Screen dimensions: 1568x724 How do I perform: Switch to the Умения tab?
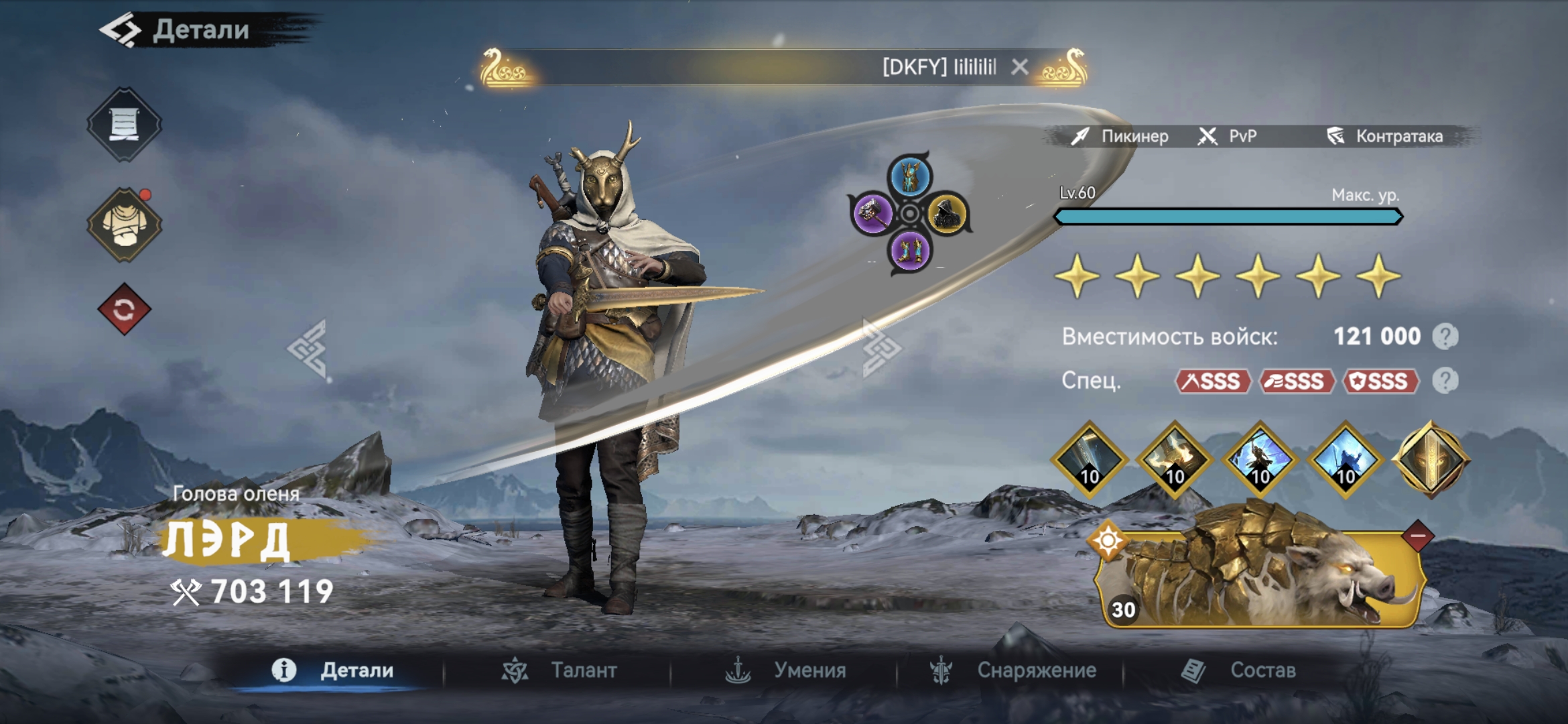tap(786, 670)
